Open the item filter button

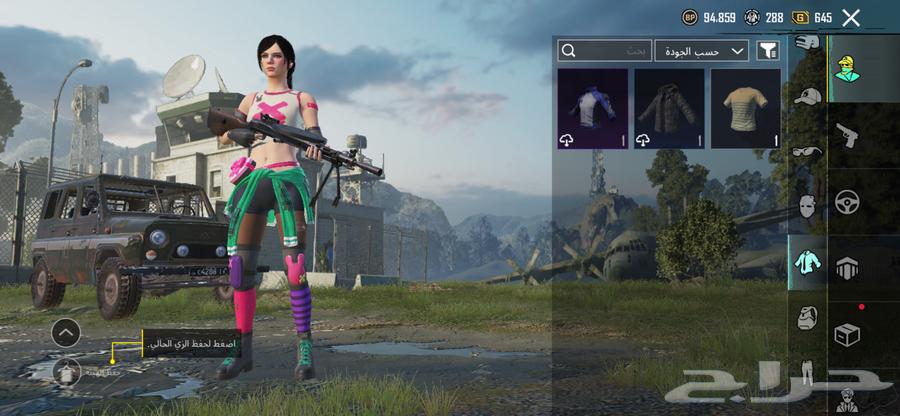(768, 50)
